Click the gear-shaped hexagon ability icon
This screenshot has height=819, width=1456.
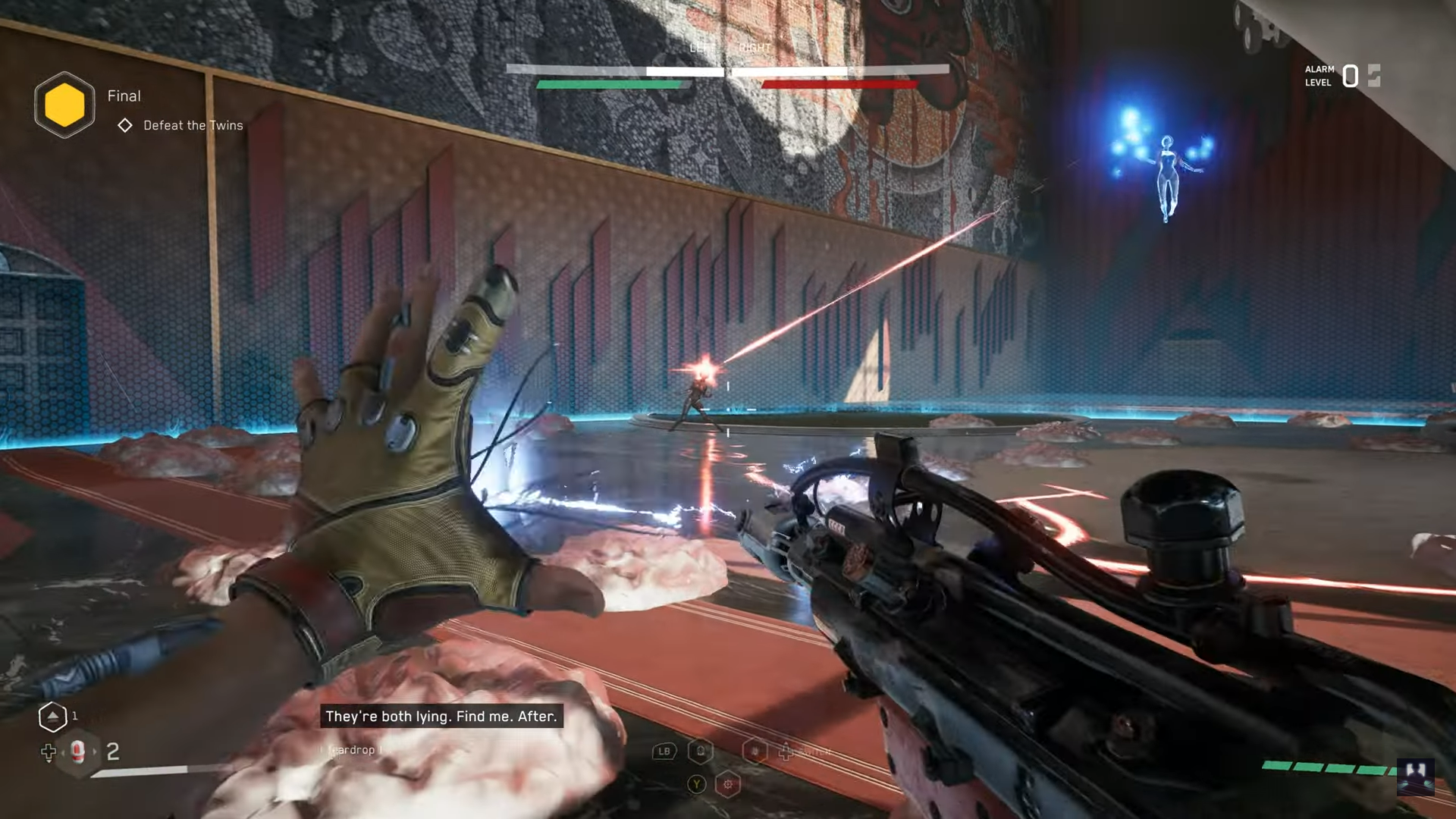728,784
